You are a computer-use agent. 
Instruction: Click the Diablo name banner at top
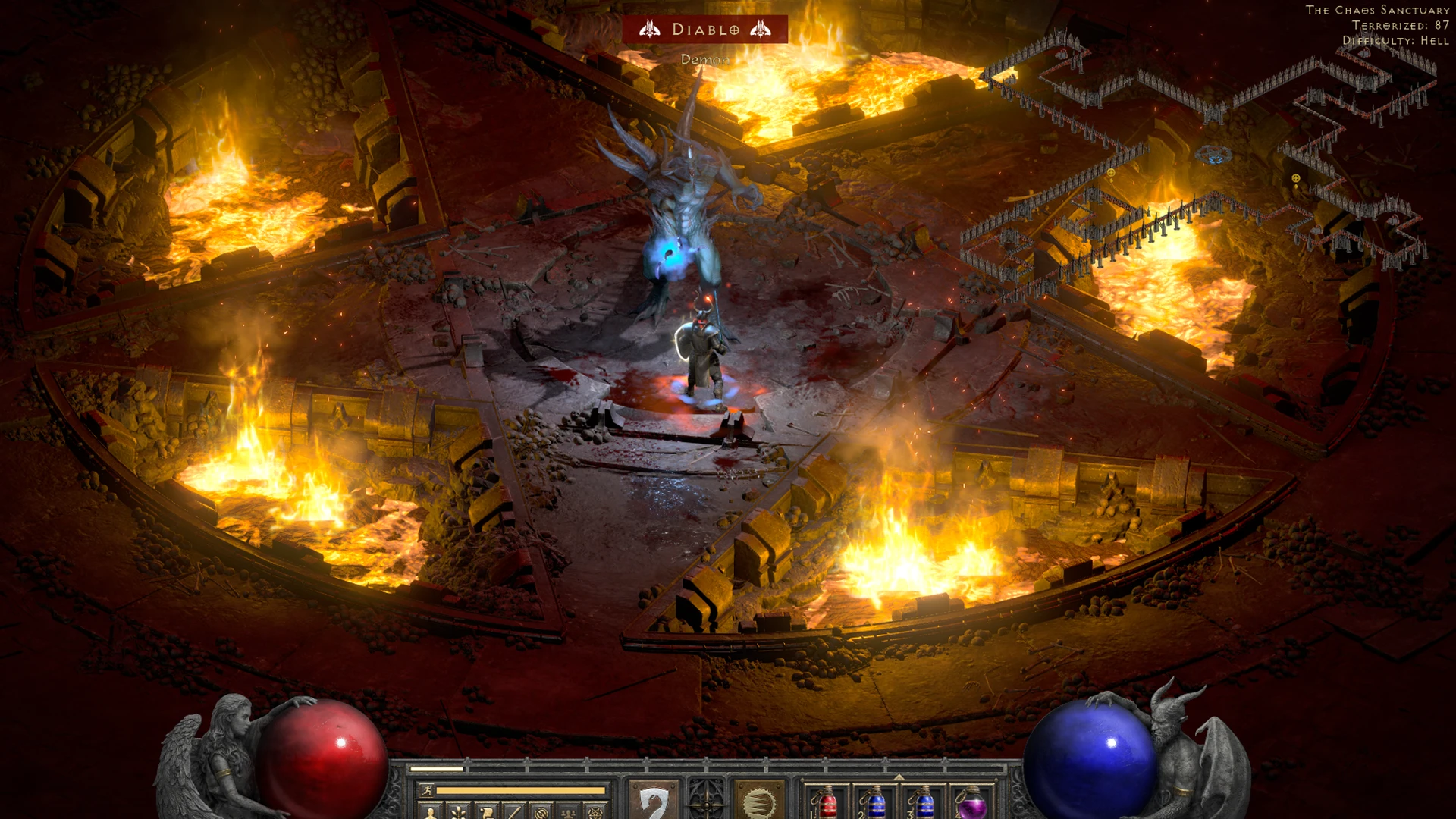(705, 30)
